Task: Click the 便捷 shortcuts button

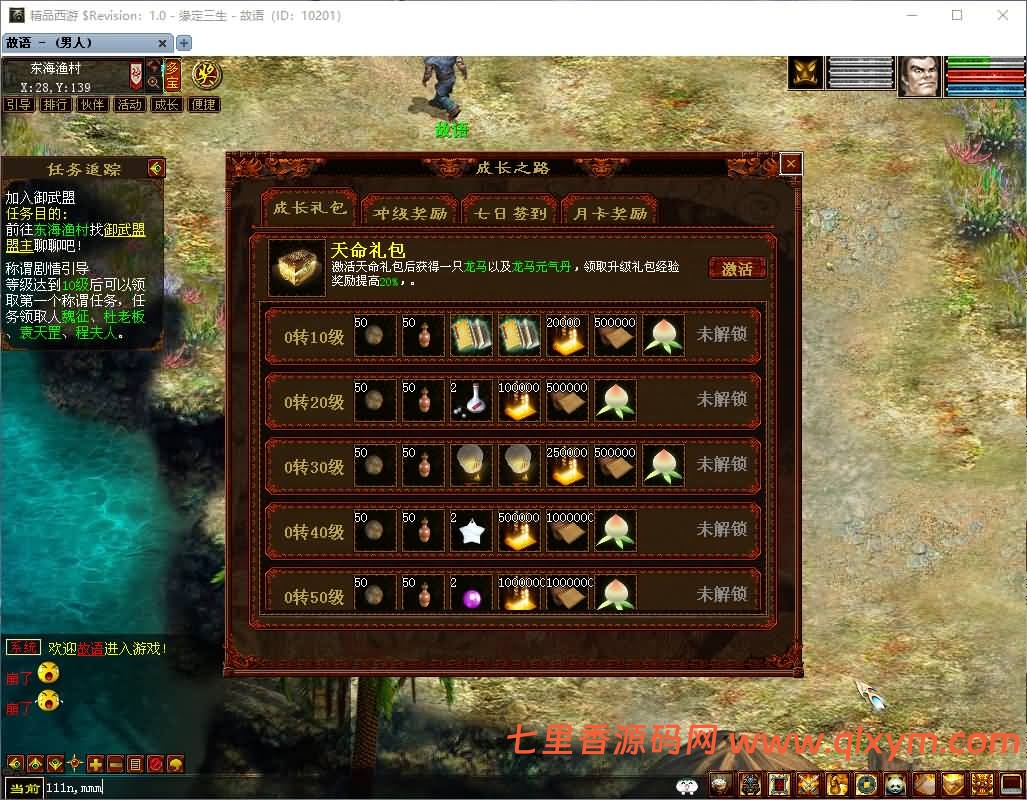Action: (203, 104)
